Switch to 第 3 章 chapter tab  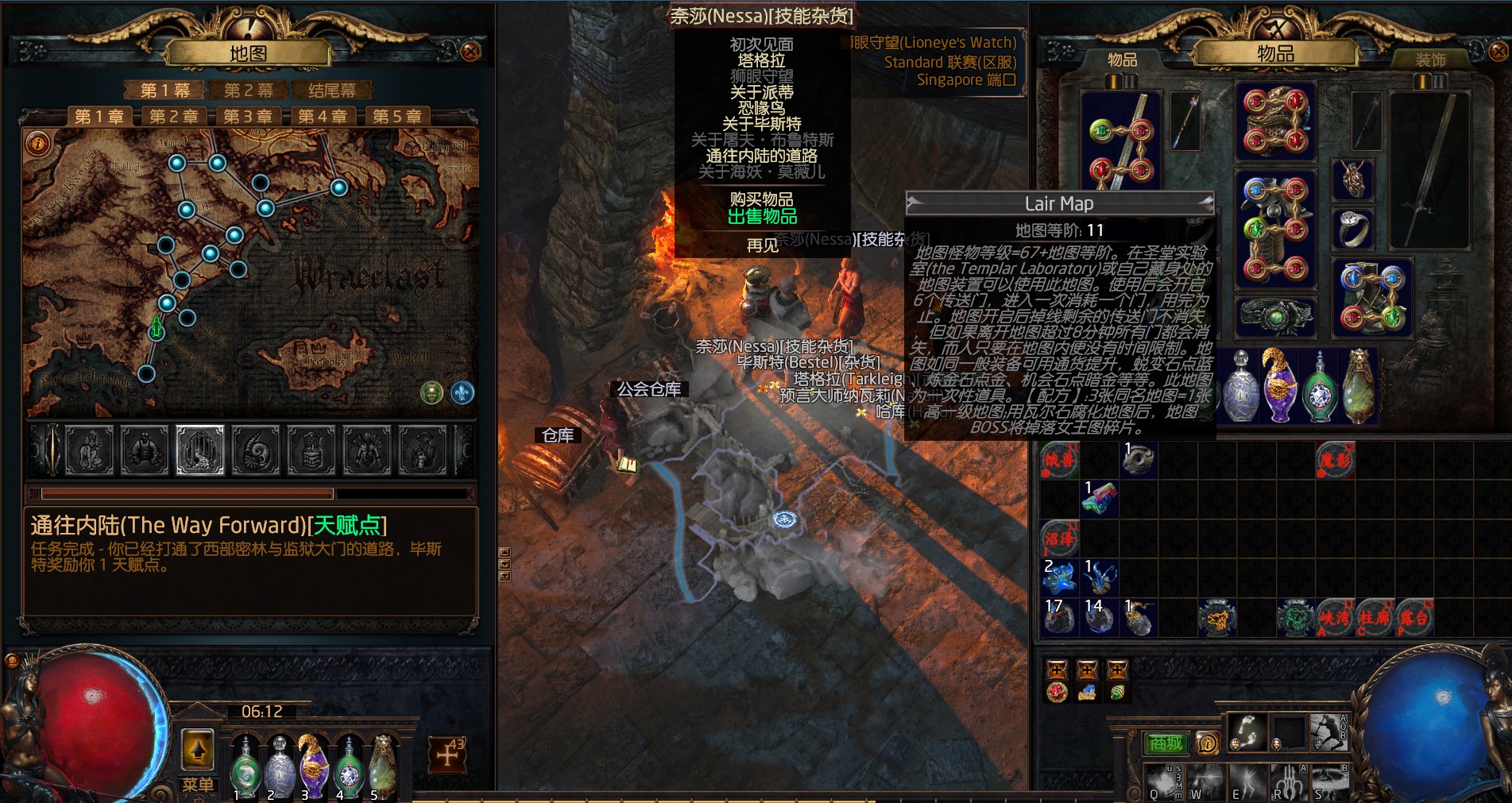247,117
